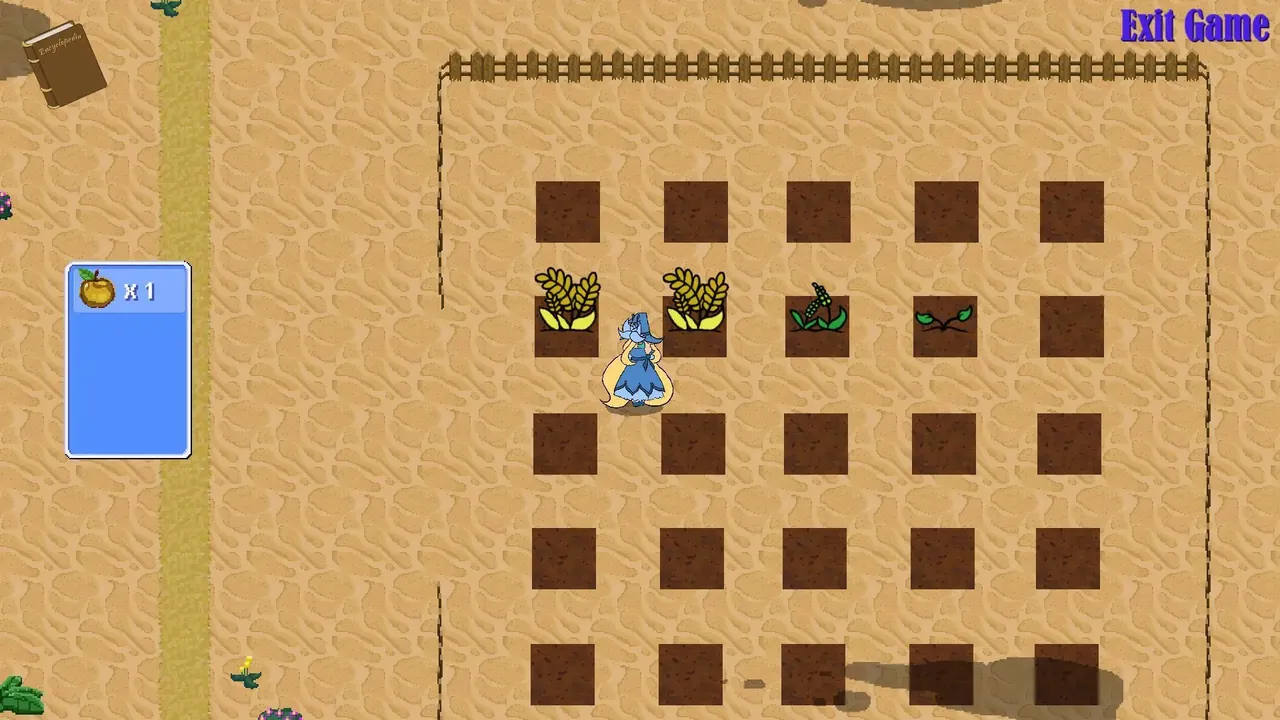Click the empty dirt plot above the player
This screenshot has width=1280, height=720.
[695, 213]
